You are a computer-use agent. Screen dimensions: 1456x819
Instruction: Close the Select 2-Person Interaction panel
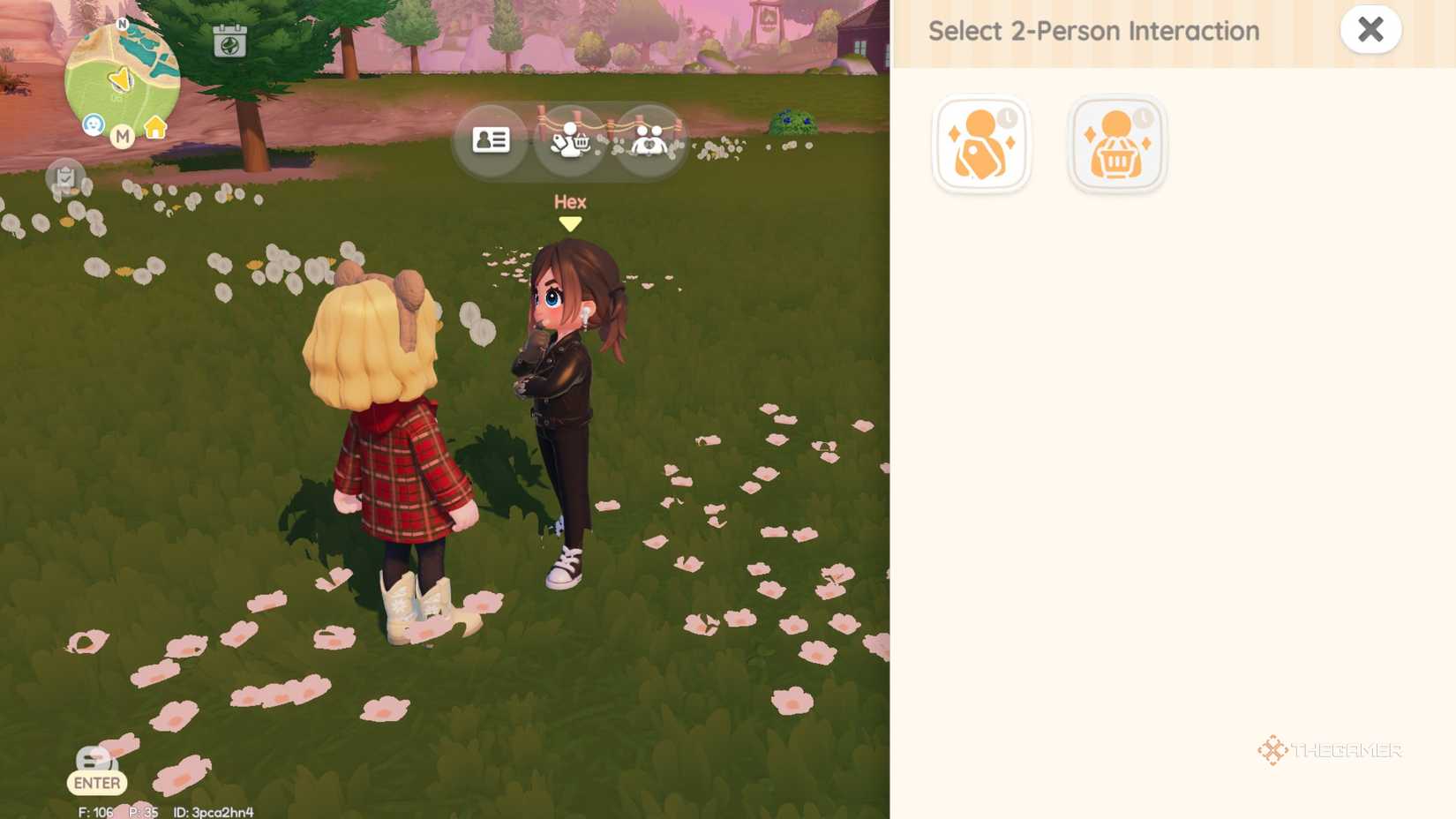1370,29
